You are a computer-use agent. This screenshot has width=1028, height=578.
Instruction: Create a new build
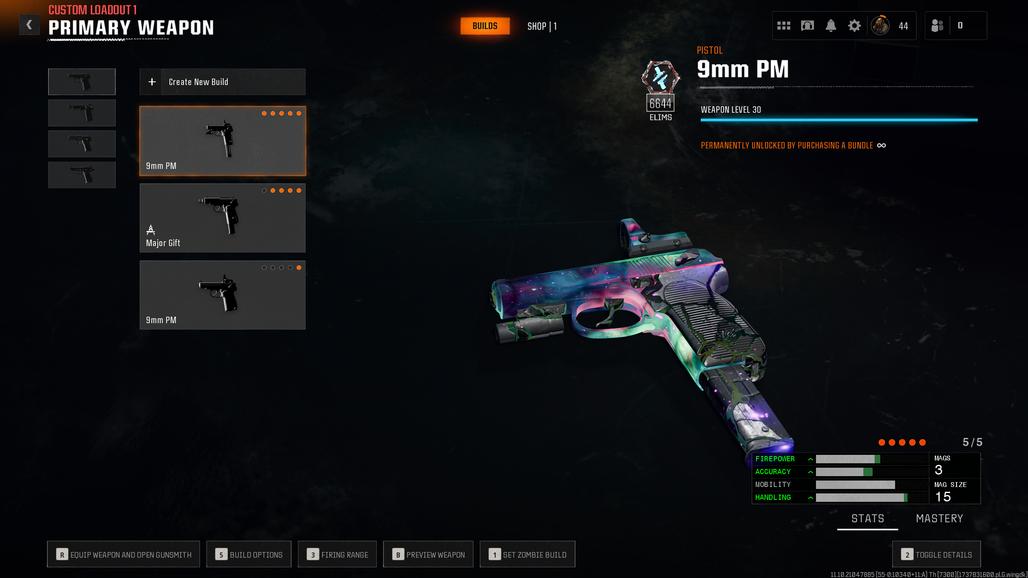pos(222,82)
